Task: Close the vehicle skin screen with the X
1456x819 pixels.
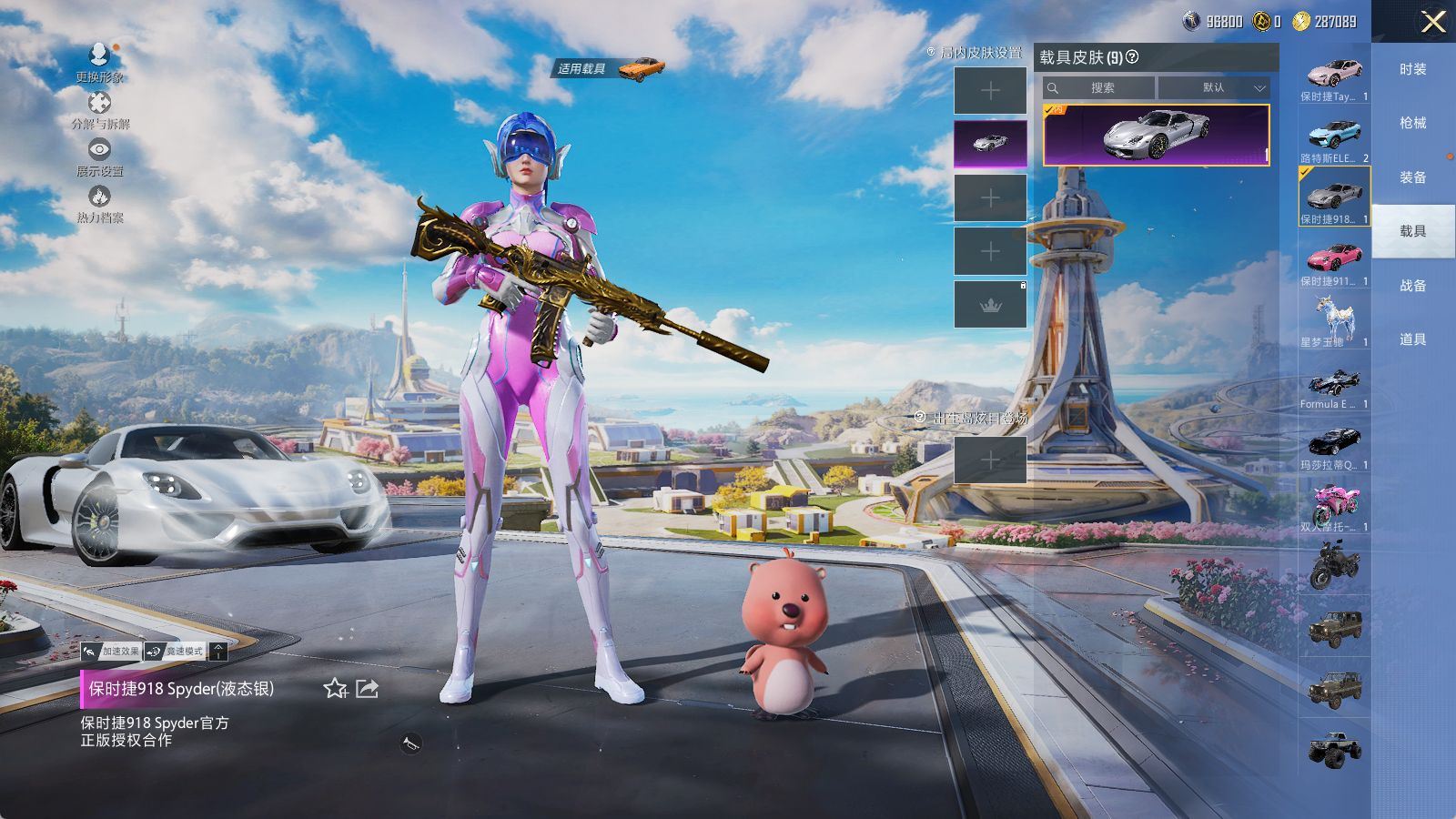Action: pos(1433,22)
